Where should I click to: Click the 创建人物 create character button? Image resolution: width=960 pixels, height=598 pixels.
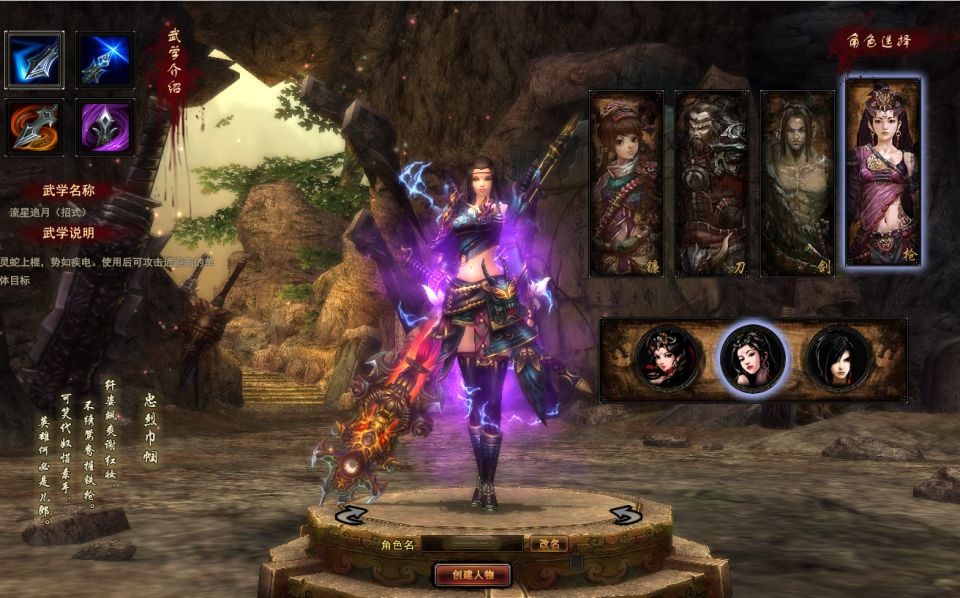pos(473,574)
